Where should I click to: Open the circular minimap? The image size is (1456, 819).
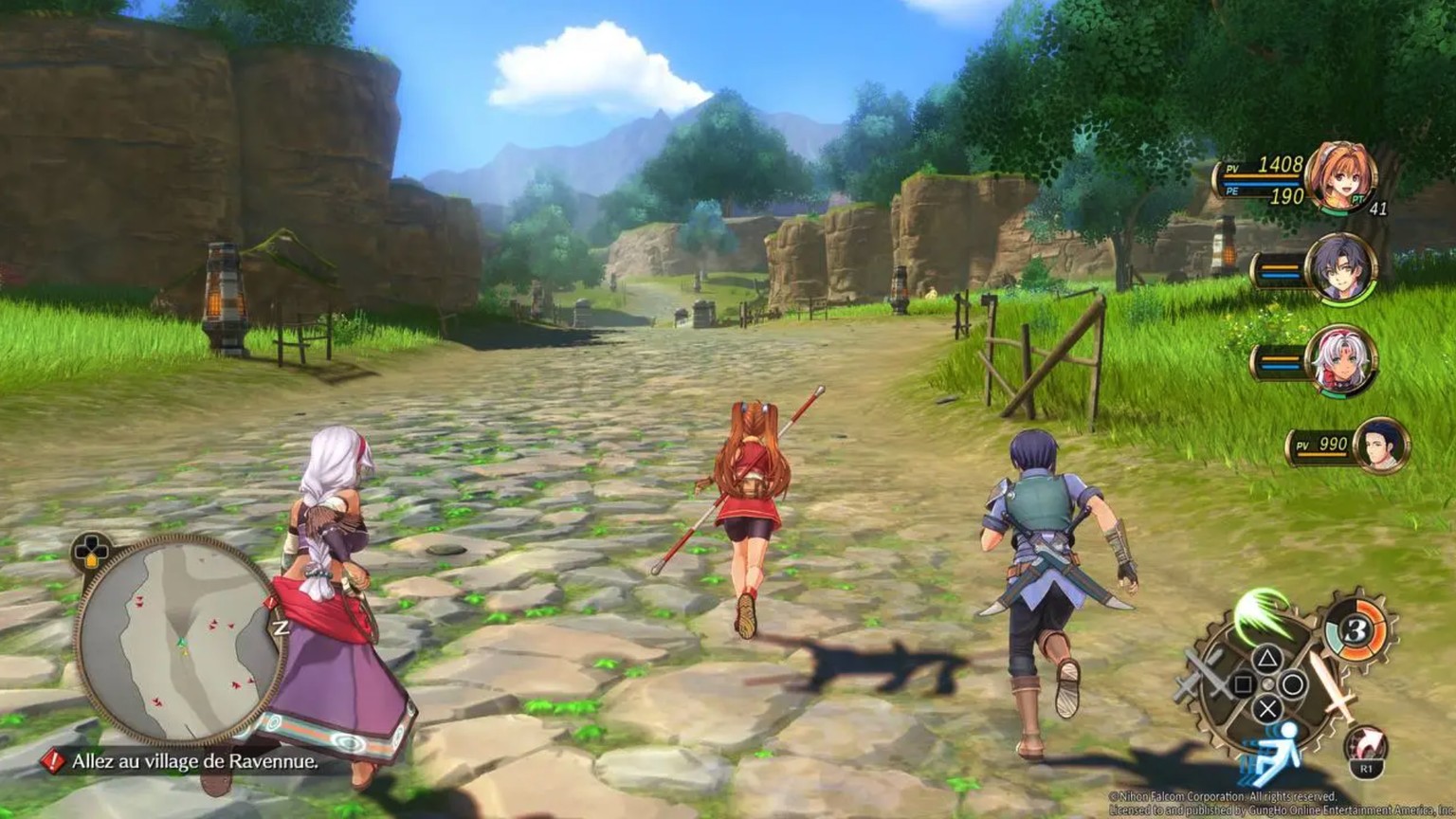(177, 640)
